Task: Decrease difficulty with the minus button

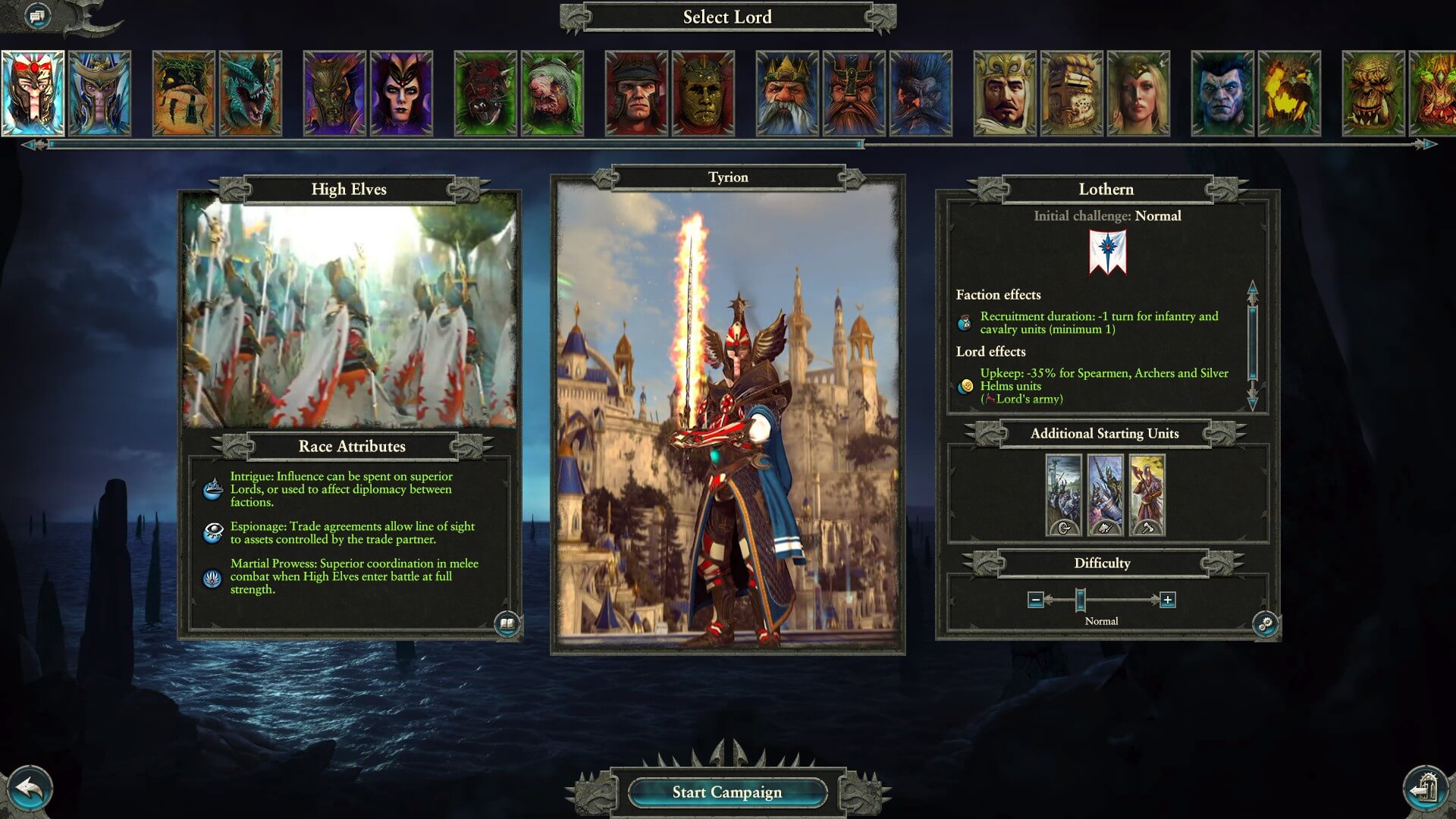Action: tap(1036, 600)
